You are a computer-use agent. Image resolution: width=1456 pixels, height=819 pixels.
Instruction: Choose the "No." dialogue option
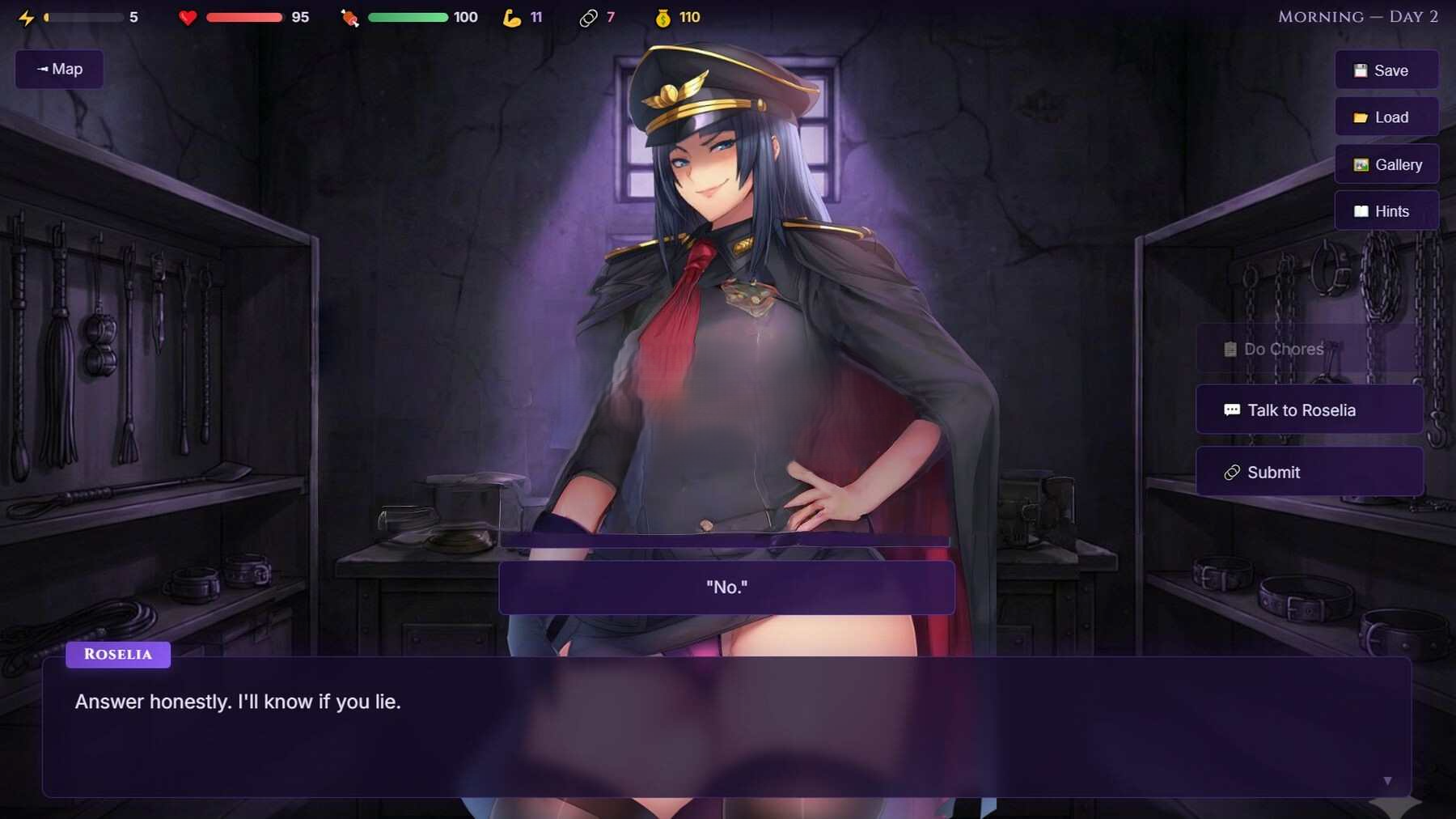(x=726, y=587)
